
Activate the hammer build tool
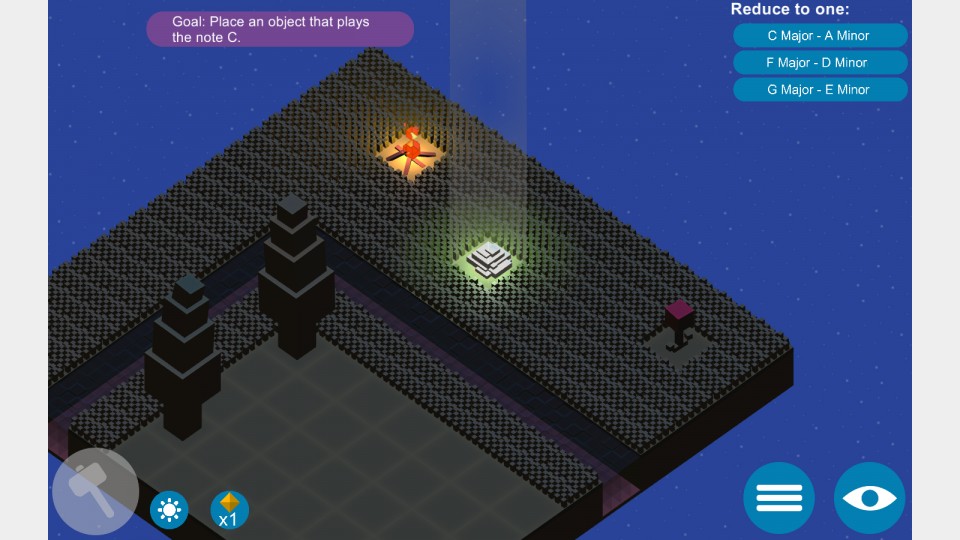[95, 491]
